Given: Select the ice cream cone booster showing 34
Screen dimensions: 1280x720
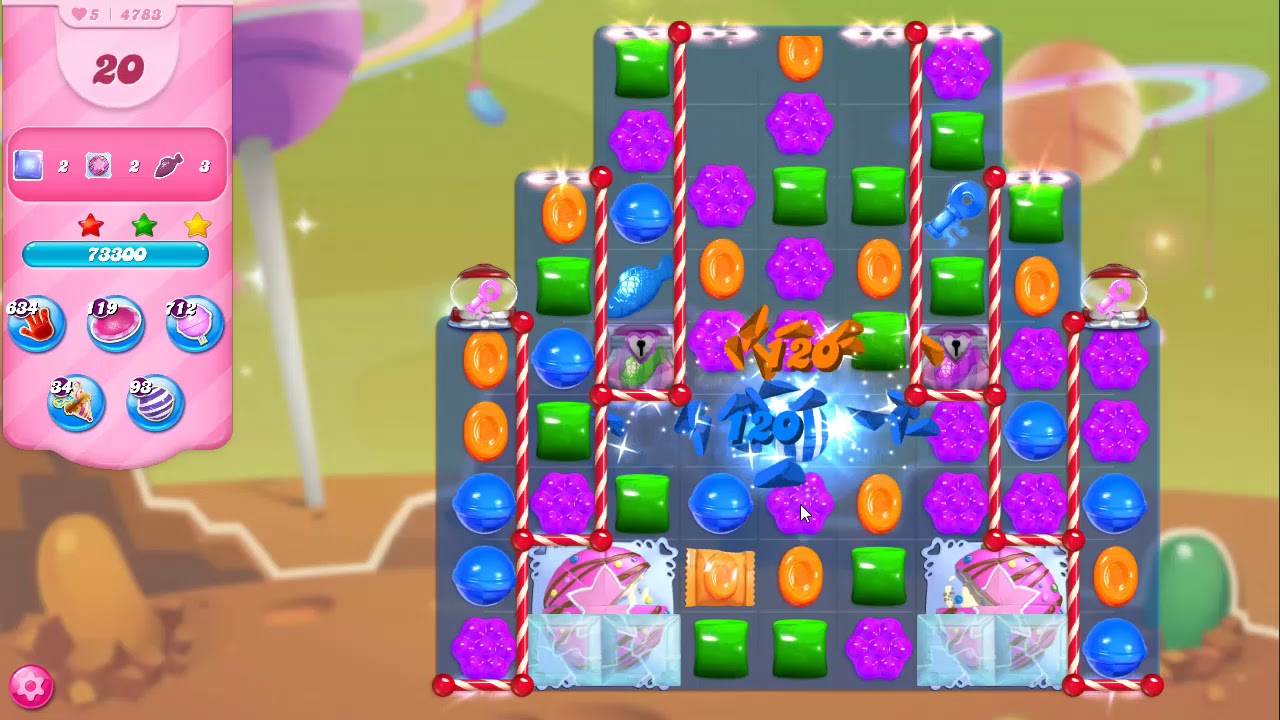Looking at the screenshot, I should (x=77, y=400).
